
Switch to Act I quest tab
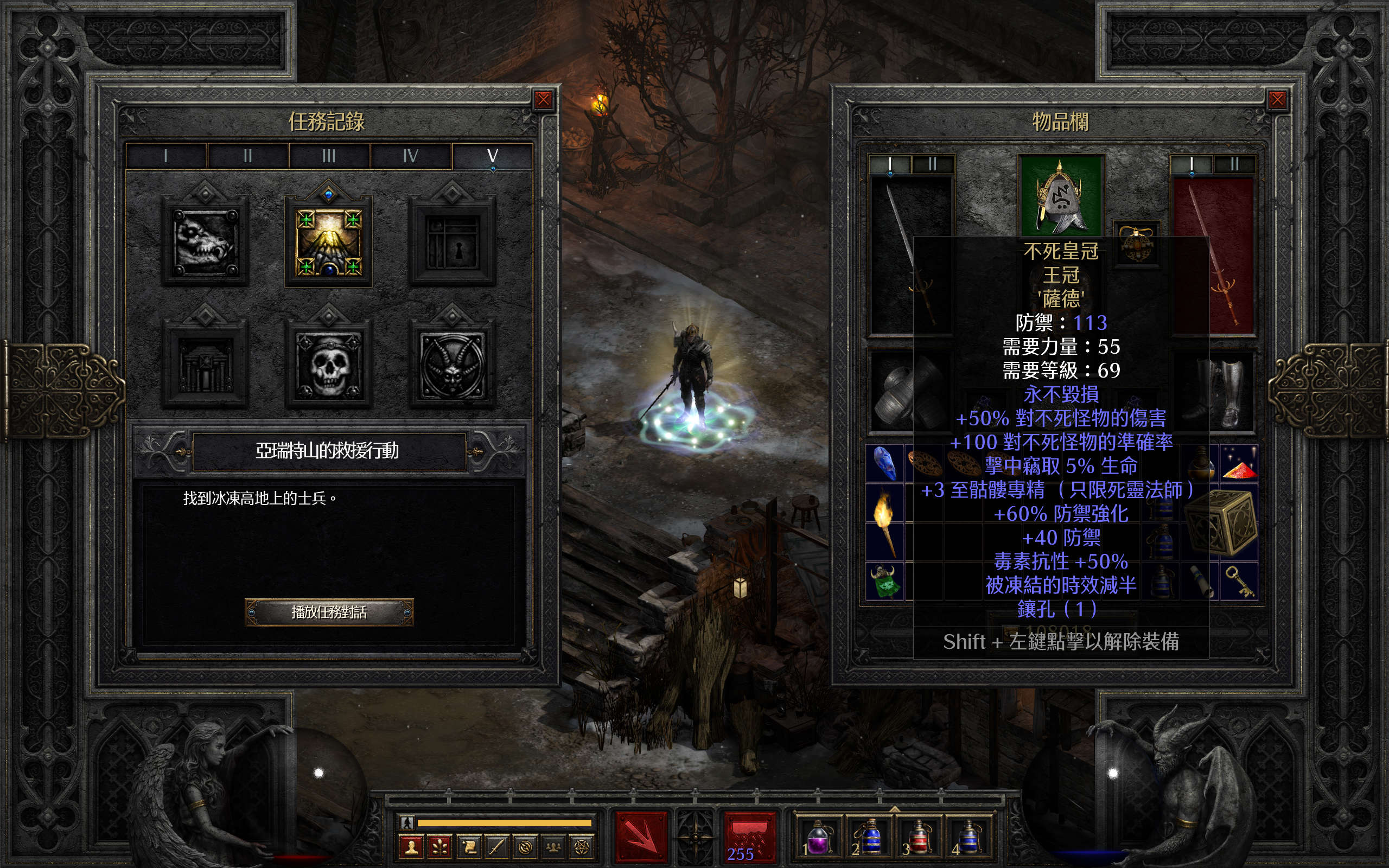point(166,156)
